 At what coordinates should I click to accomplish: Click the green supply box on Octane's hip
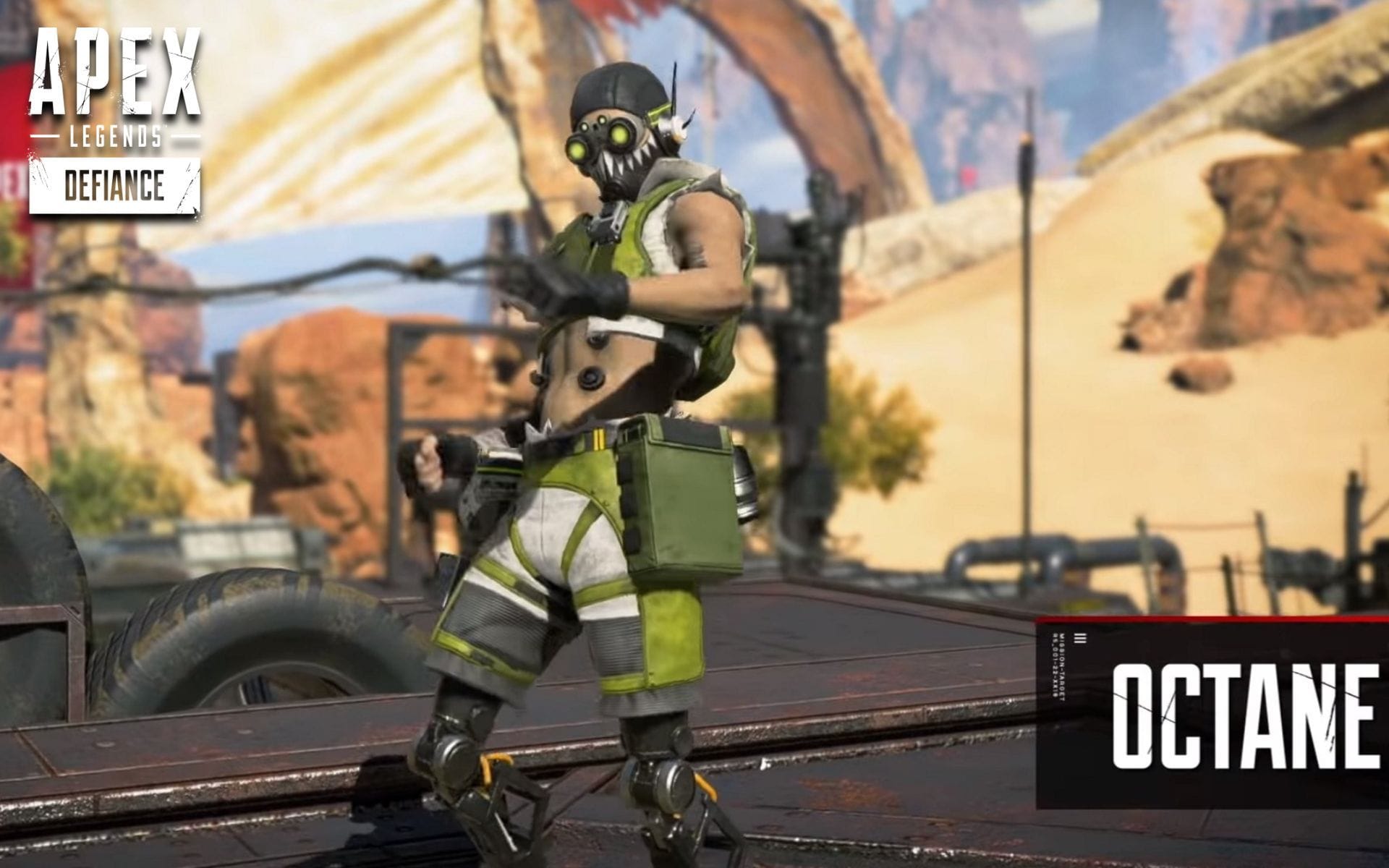click(676, 506)
